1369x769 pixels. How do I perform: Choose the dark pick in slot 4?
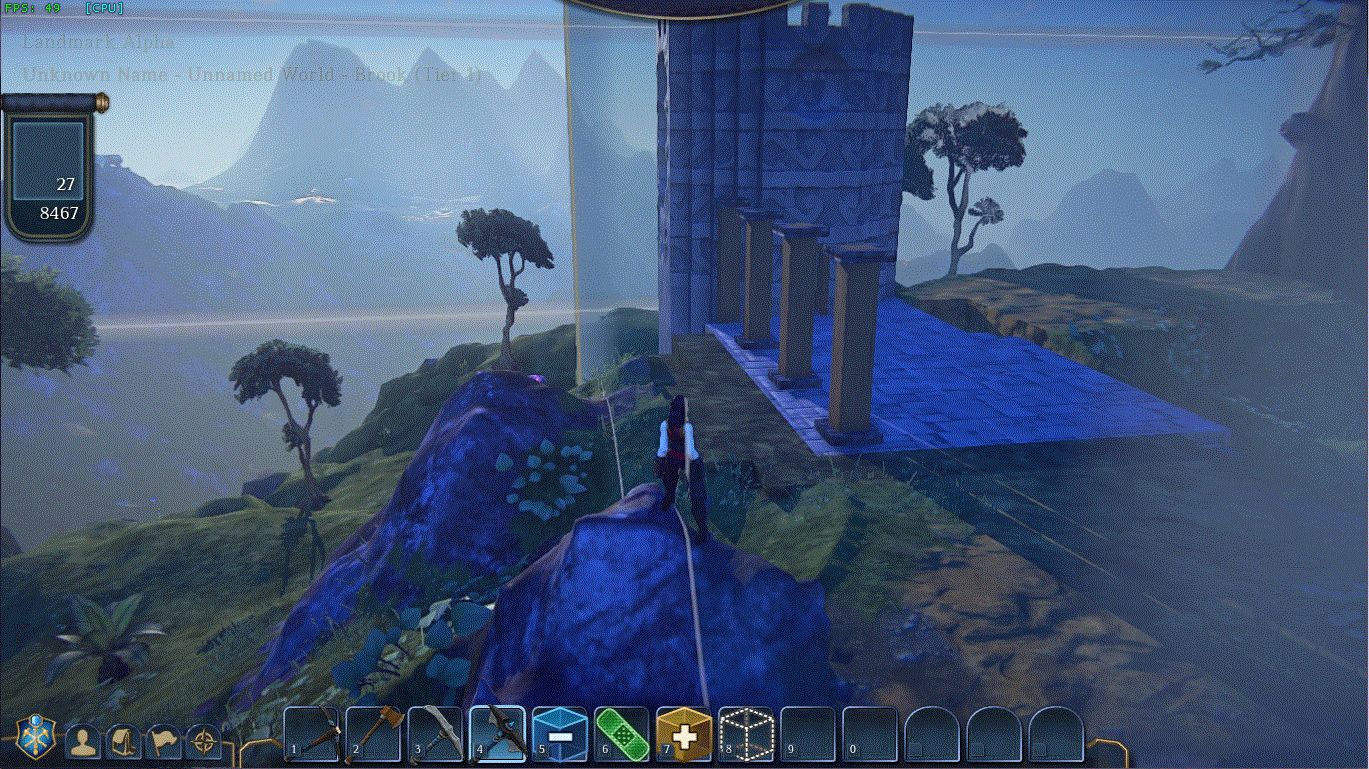point(498,735)
